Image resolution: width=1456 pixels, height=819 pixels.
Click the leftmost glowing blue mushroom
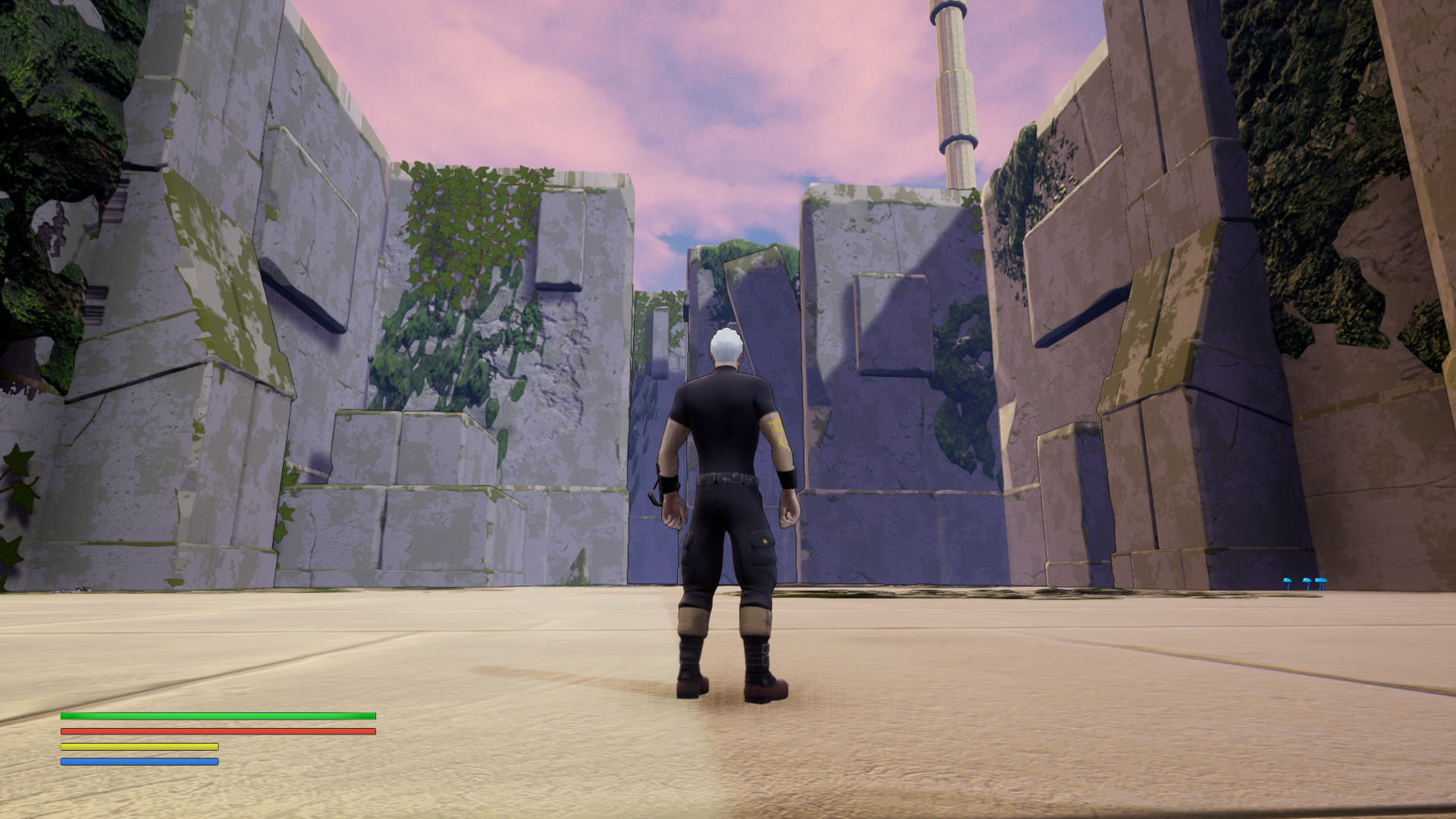[1288, 581]
